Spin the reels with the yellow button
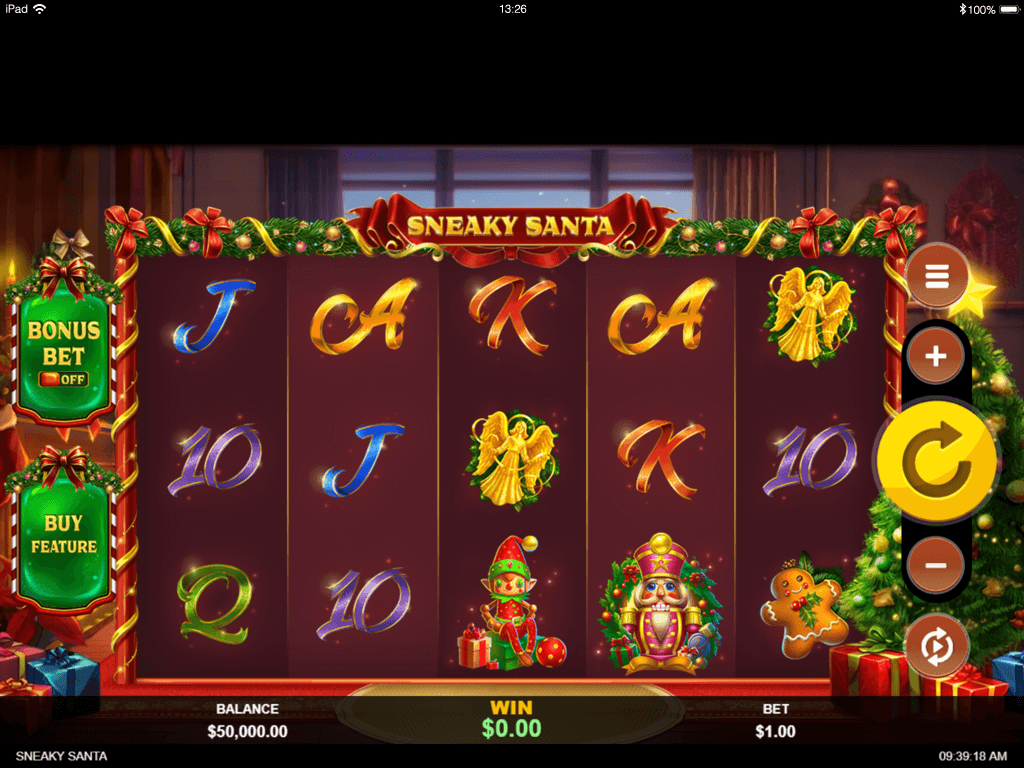This screenshot has height=768, width=1024. tap(937, 460)
